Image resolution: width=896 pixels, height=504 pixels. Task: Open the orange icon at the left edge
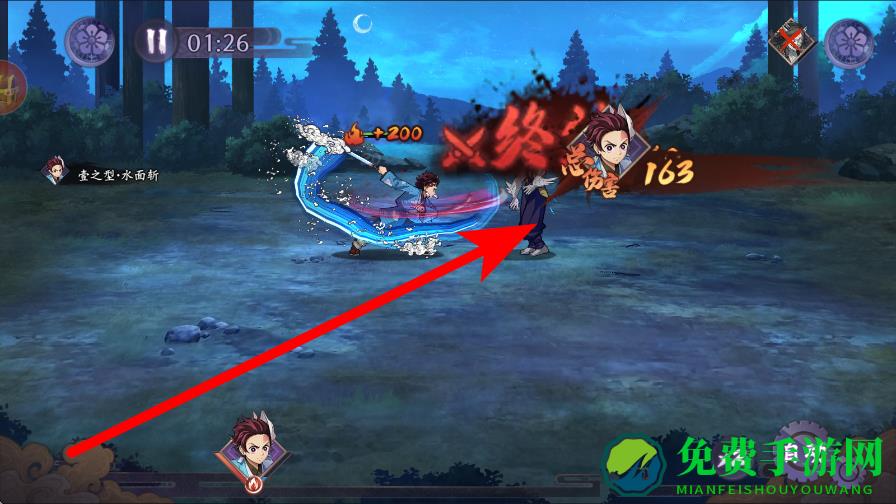click(x=8, y=88)
